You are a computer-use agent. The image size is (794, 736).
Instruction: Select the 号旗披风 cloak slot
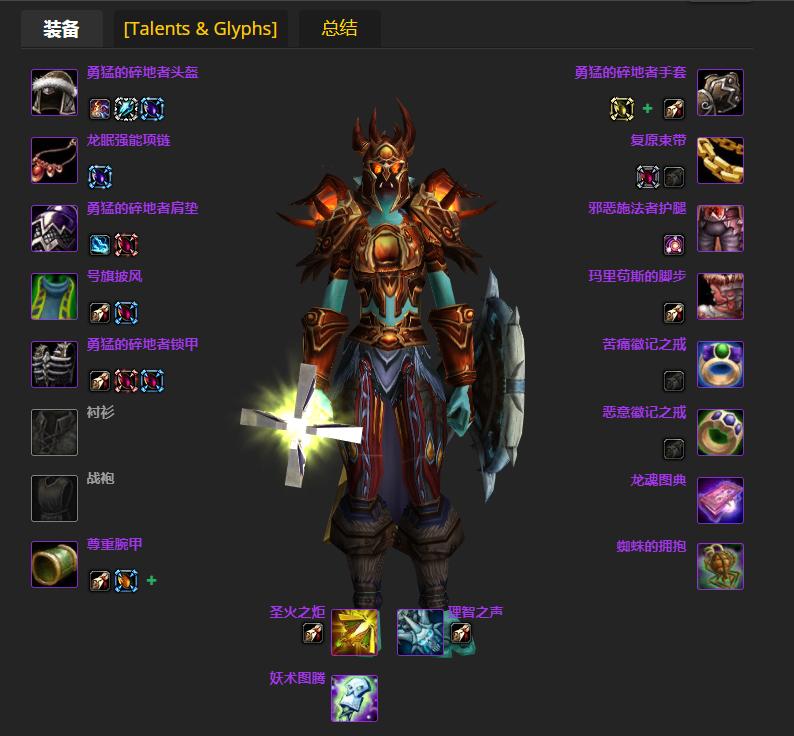coord(54,296)
